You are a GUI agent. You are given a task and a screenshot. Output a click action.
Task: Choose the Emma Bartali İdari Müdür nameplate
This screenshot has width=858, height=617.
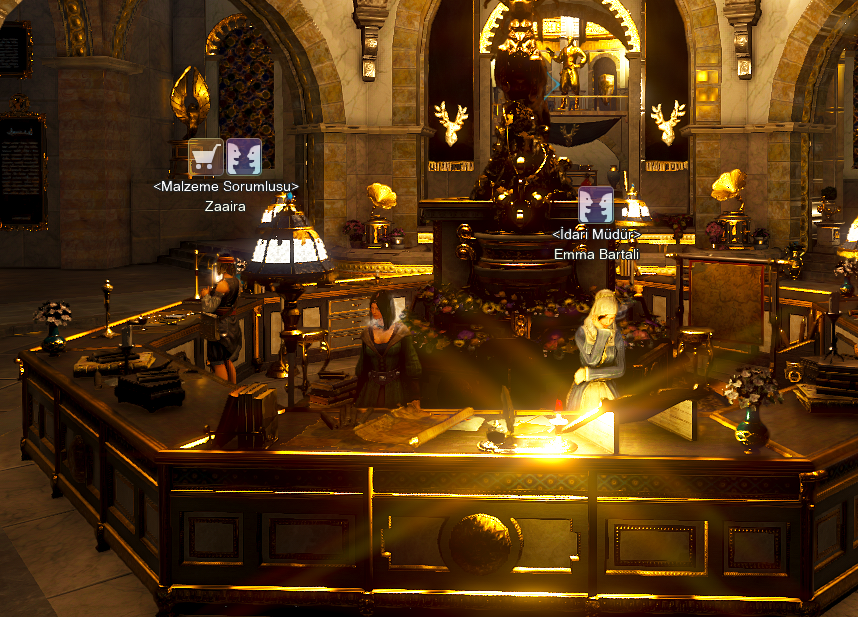click(596, 244)
